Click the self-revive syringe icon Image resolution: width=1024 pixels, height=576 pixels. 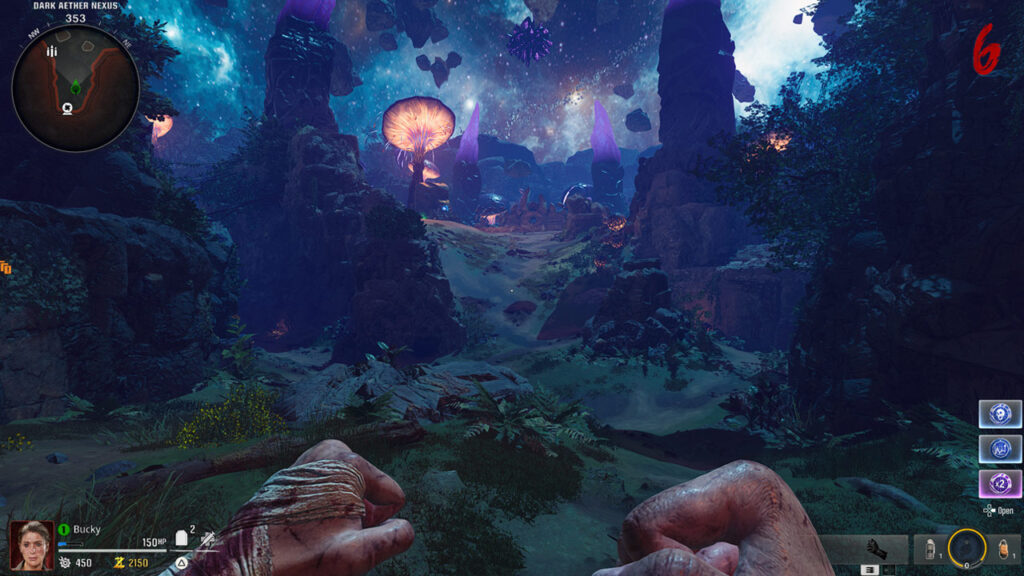click(x=207, y=539)
